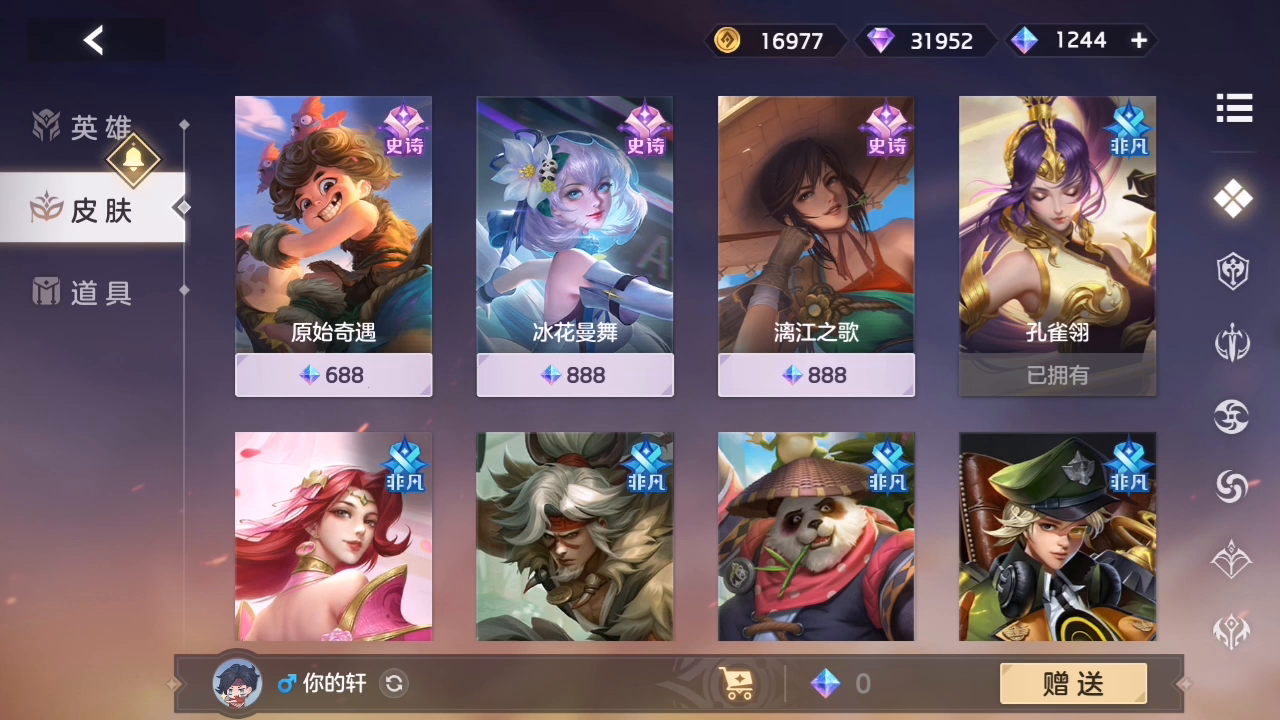Go back using the arrow button
The image size is (1280, 720).
pos(94,40)
